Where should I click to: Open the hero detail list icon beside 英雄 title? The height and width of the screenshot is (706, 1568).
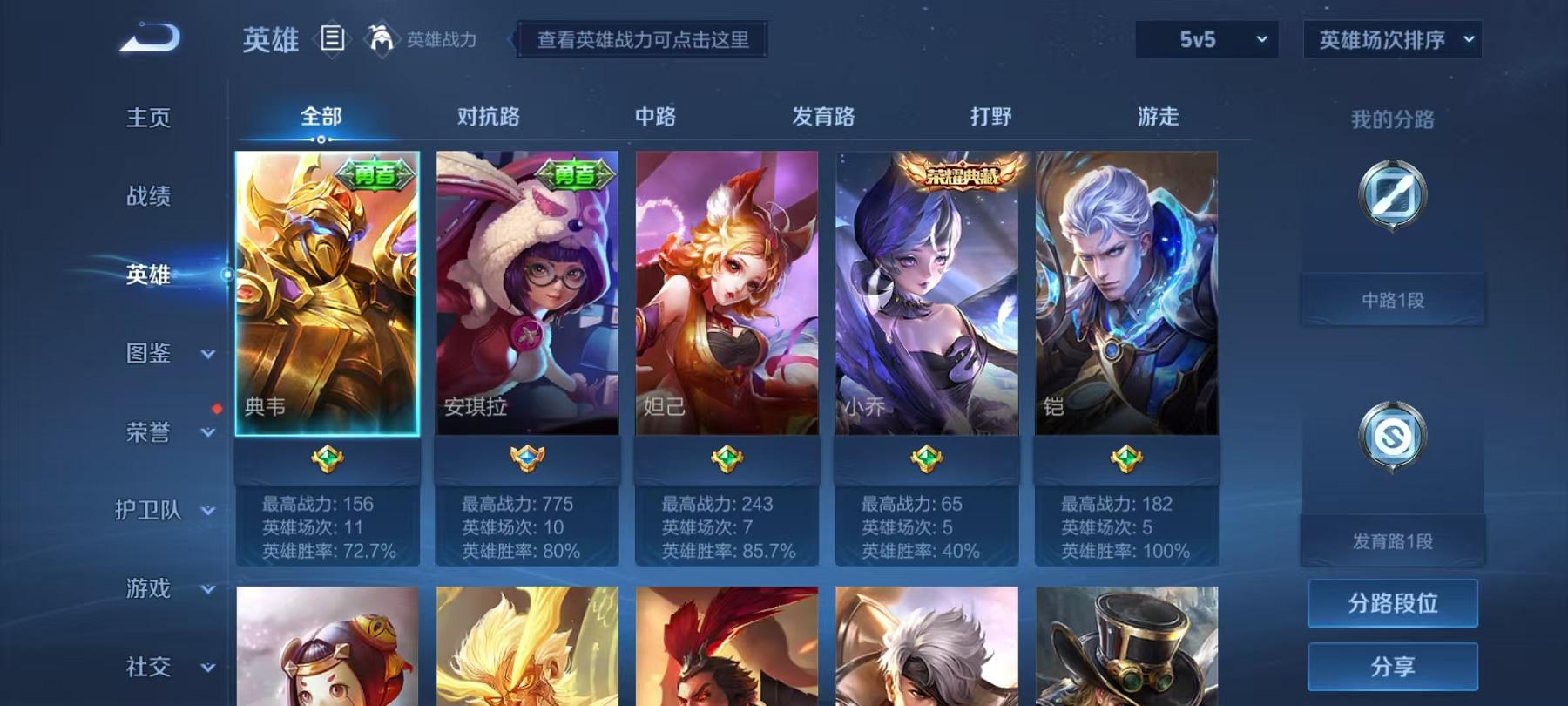[332, 37]
